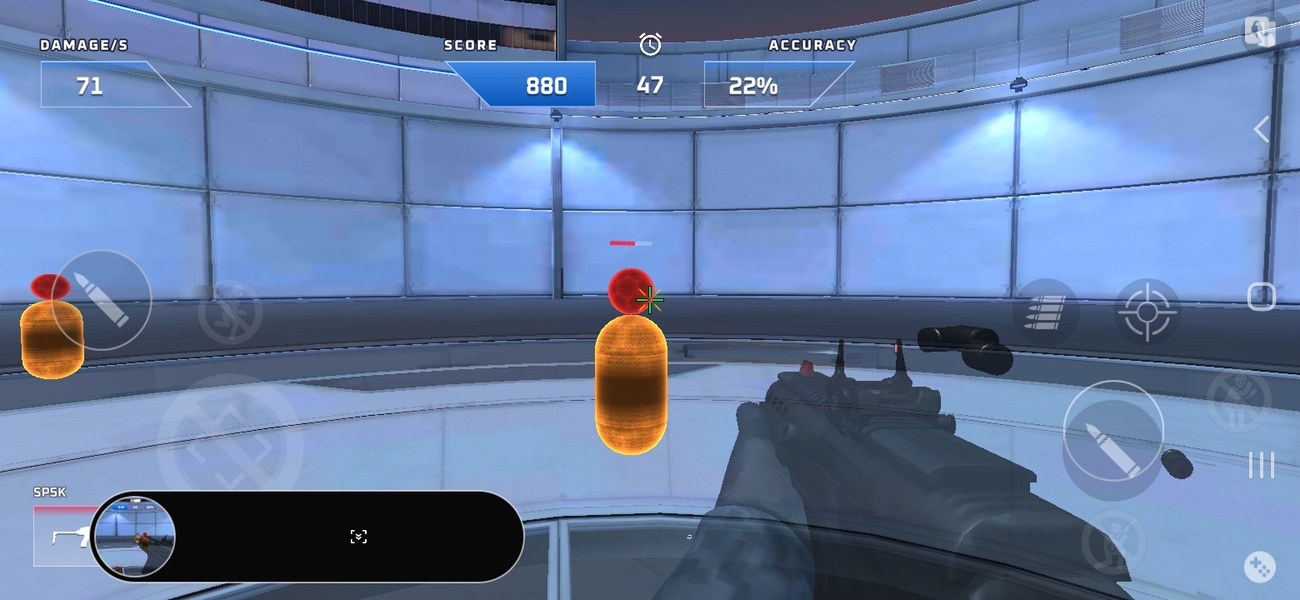The width and height of the screenshot is (1300, 600).
Task: Tap the large right bullet fire button
Action: click(1112, 430)
